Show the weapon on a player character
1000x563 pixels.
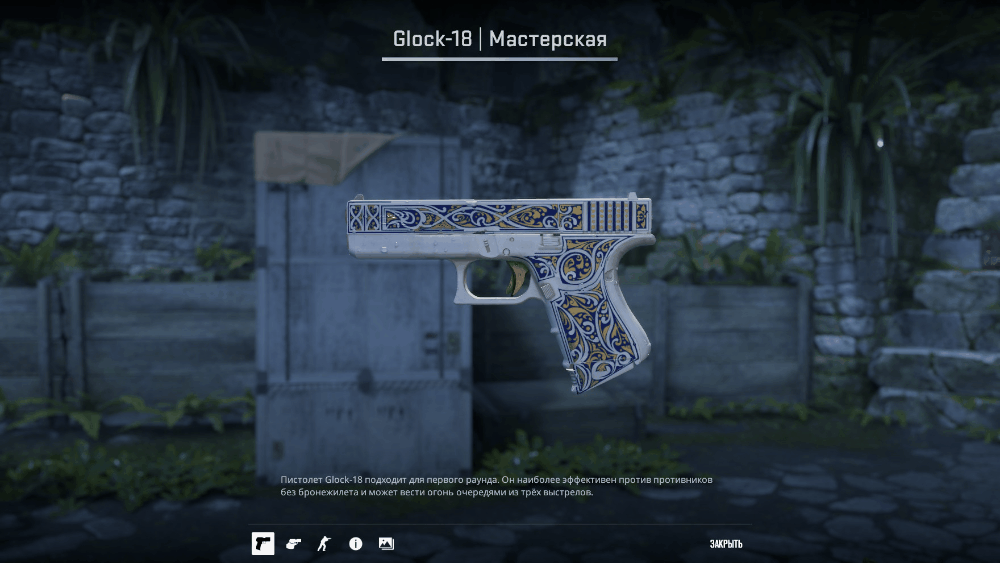click(323, 544)
